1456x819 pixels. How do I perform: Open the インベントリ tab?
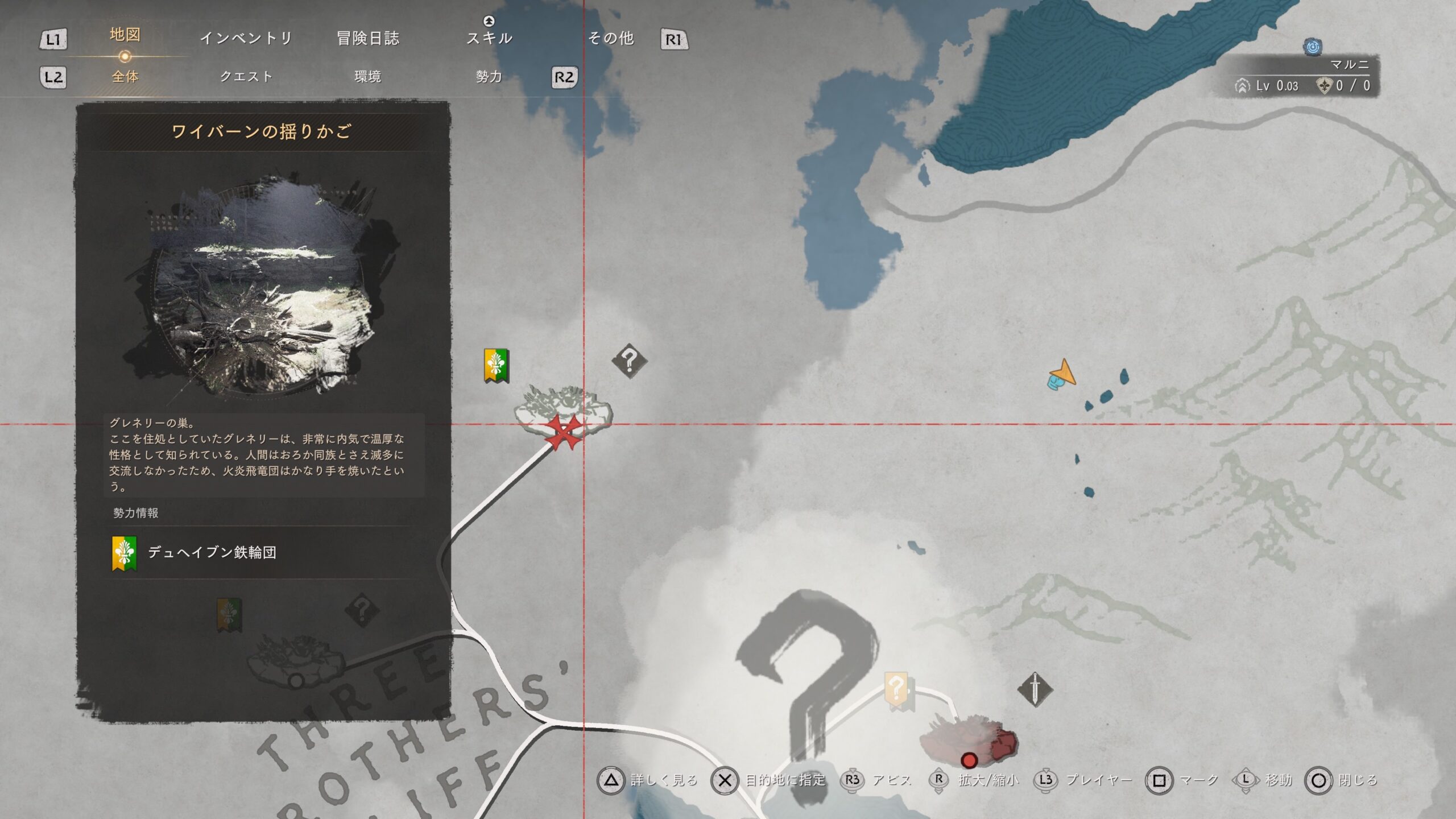click(x=246, y=38)
